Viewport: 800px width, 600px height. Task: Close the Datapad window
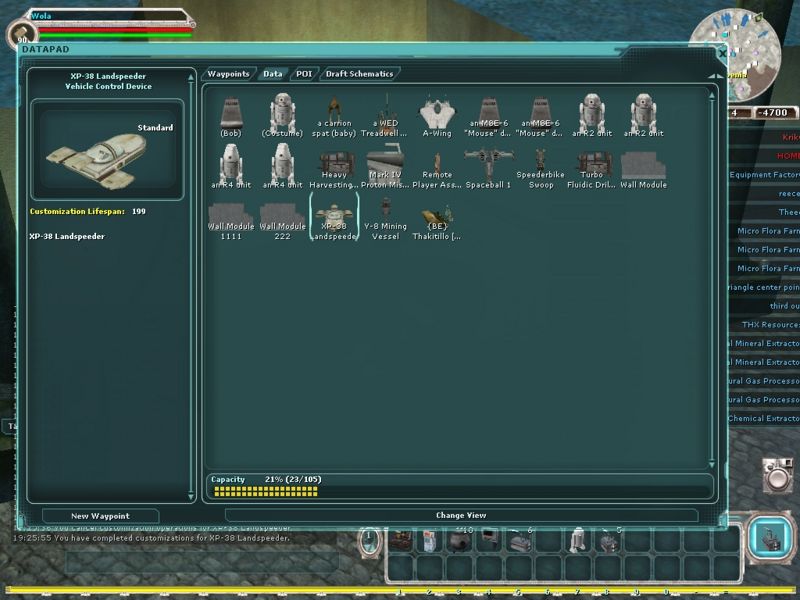722,52
